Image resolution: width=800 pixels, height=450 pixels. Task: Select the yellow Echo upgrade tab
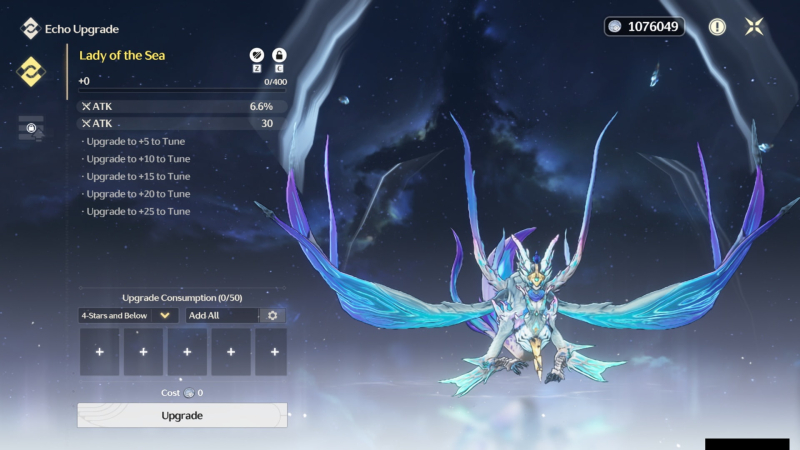point(31,71)
